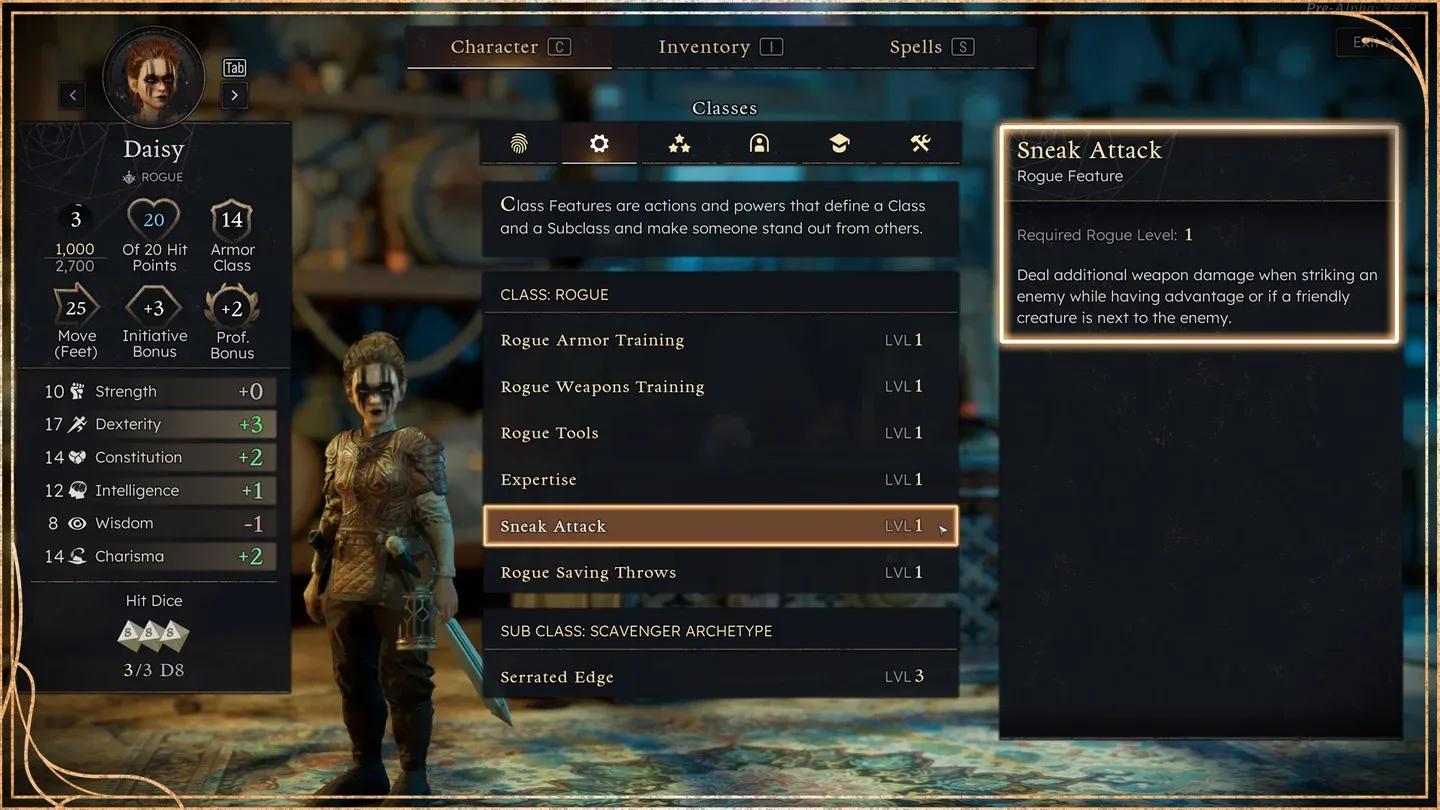Open the graduation cap proficiencies section
Screen dimensions: 1440x810
pyautogui.click(x=839, y=143)
